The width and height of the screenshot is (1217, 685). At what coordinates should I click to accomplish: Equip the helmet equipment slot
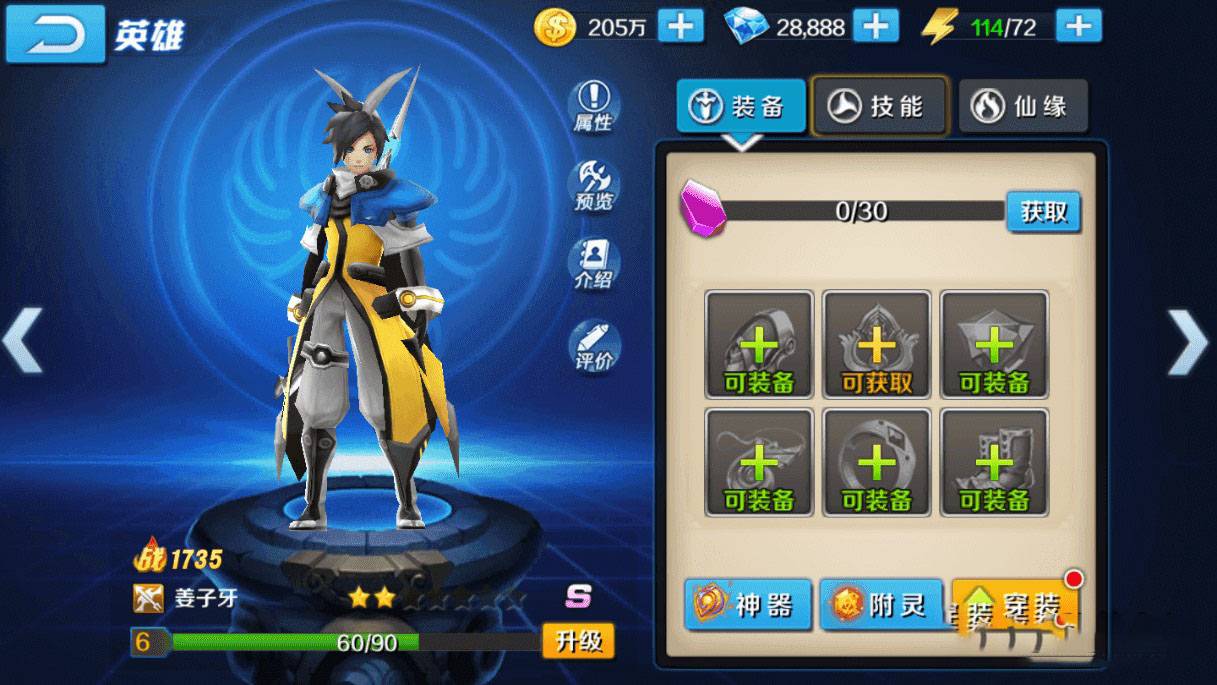(759, 345)
